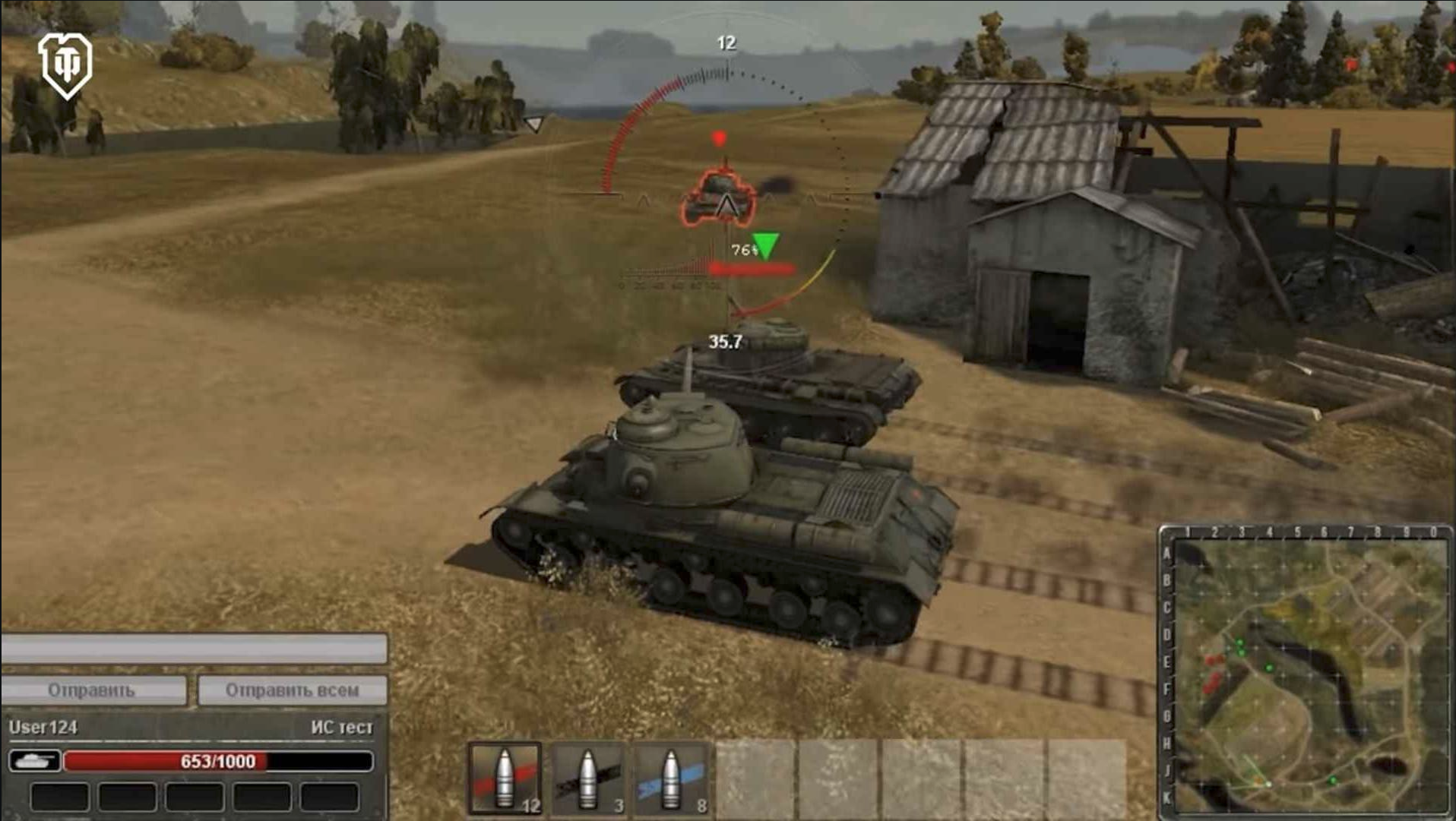Select the red-striped shell with 12 rounds
This screenshot has width=1456, height=821.
[x=505, y=778]
